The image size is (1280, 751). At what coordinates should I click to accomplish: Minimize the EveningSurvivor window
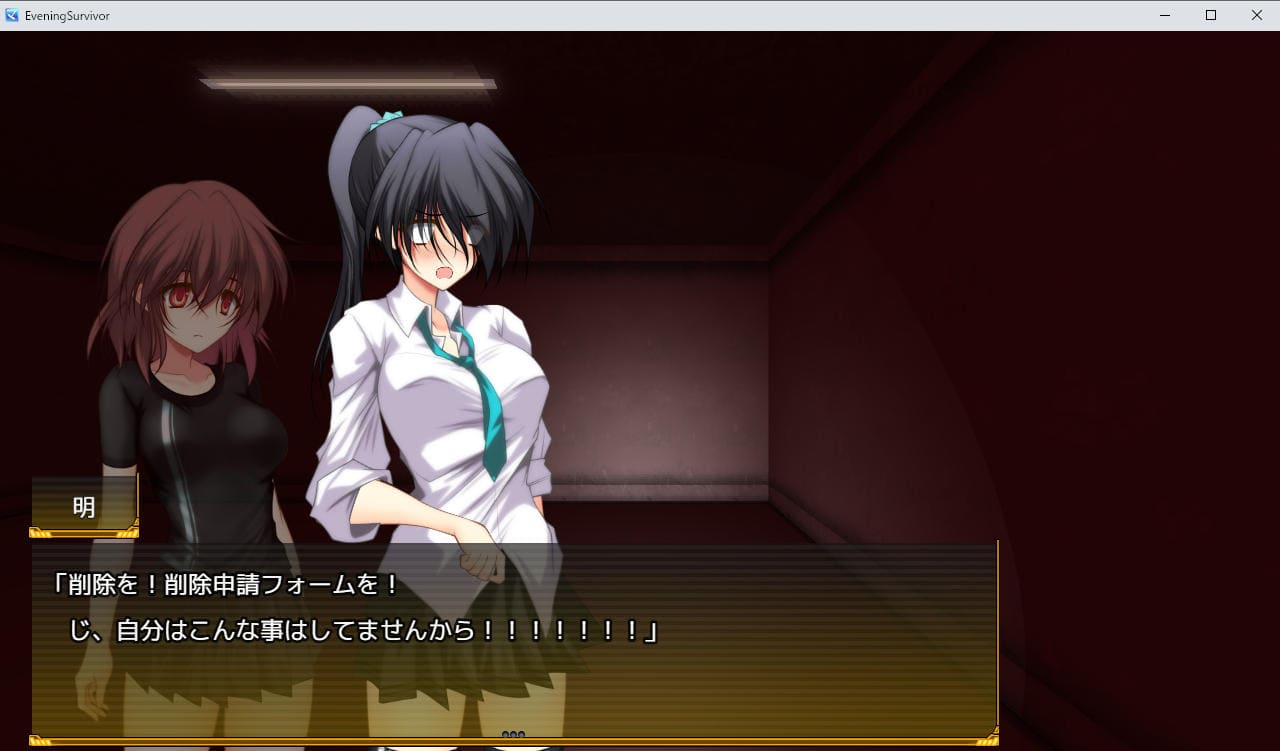(x=1165, y=15)
